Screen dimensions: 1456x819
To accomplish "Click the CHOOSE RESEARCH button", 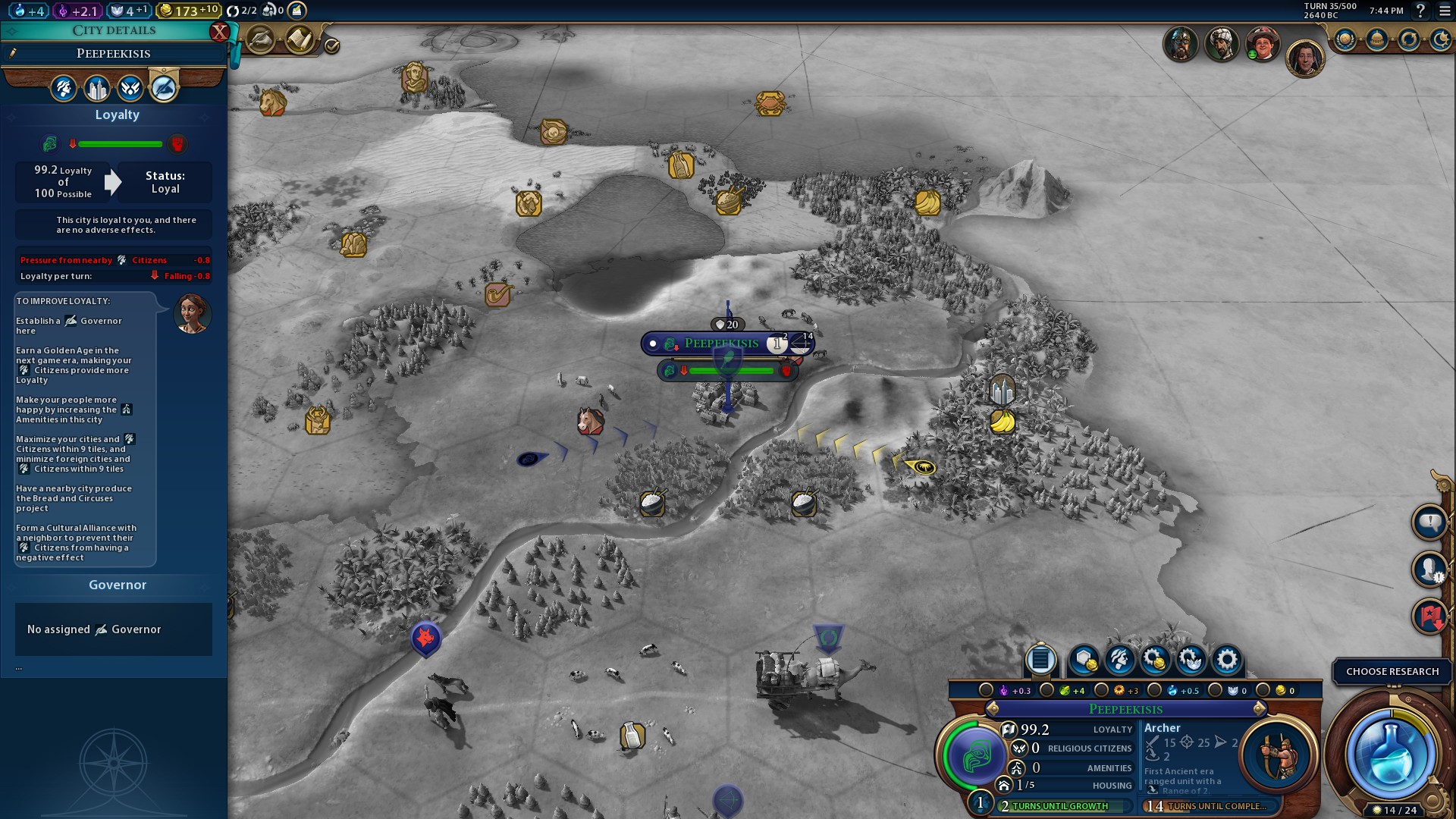I will tap(1392, 671).
